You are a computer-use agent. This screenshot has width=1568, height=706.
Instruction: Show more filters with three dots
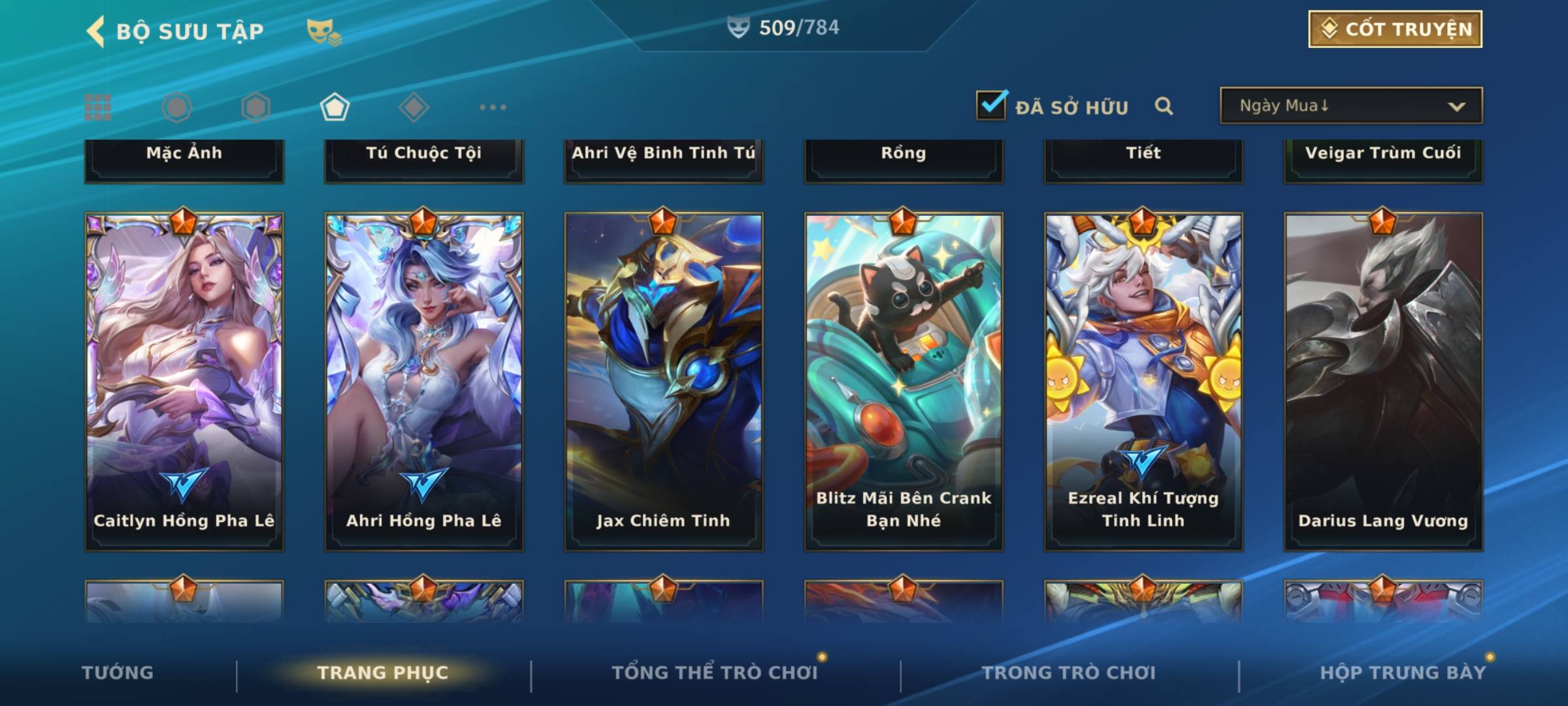493,107
